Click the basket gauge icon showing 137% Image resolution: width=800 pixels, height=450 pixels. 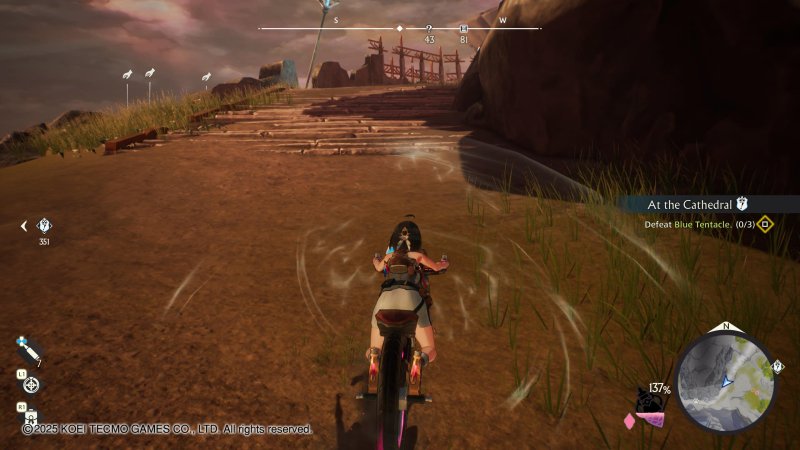click(650, 403)
